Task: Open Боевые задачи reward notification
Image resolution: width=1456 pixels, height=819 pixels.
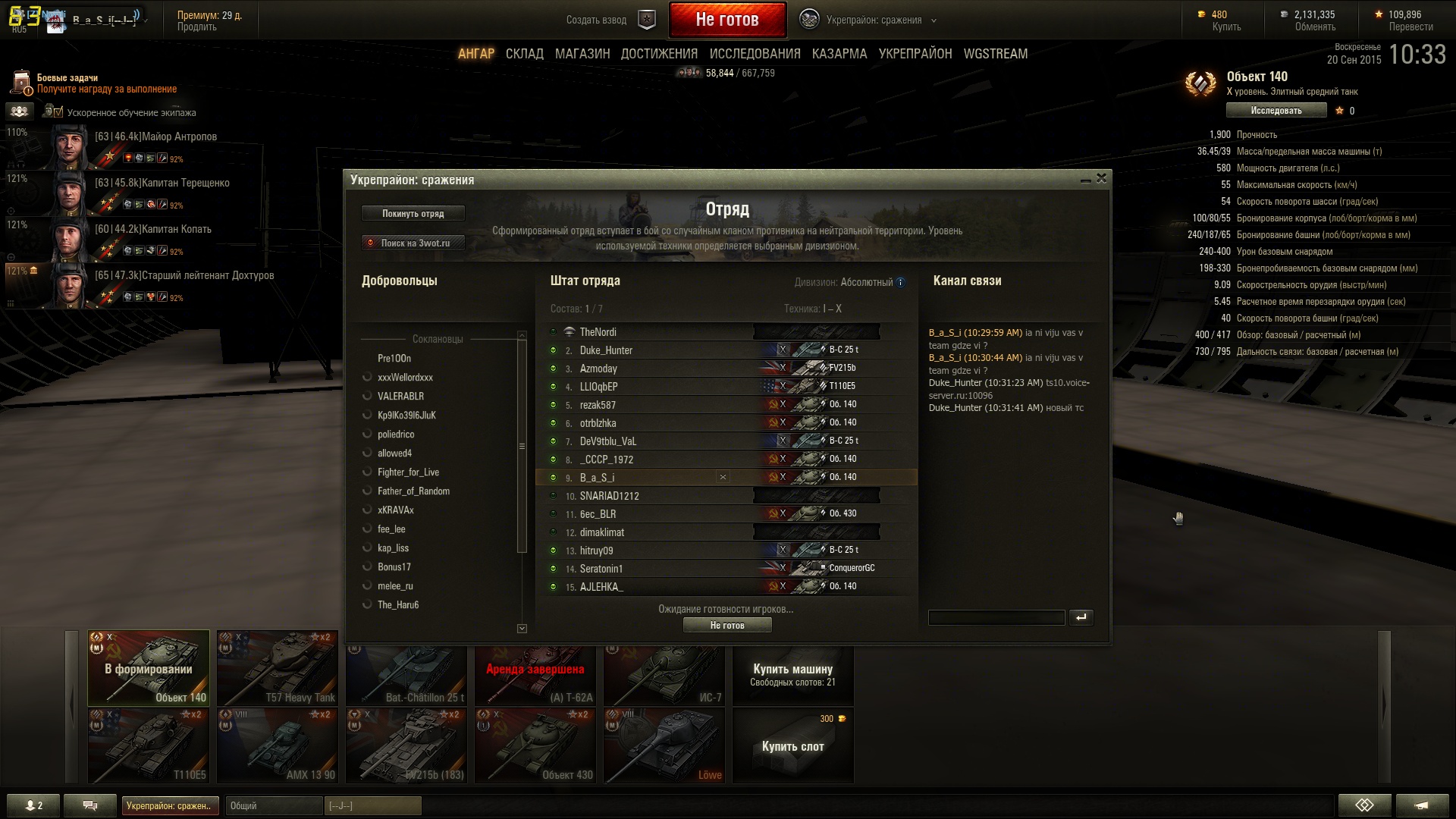Action: [106, 83]
